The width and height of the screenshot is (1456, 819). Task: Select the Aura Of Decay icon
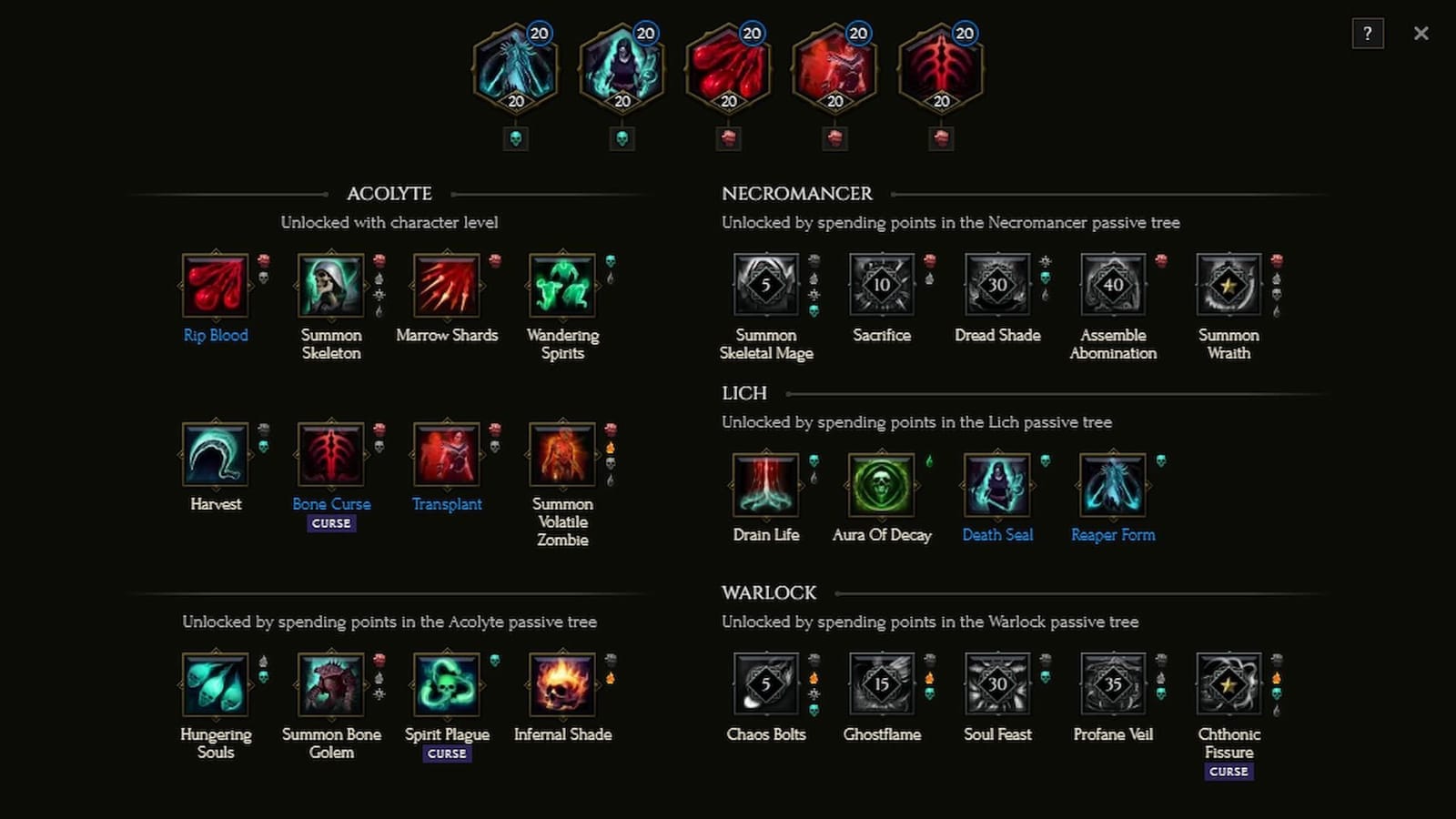pyautogui.click(x=882, y=487)
